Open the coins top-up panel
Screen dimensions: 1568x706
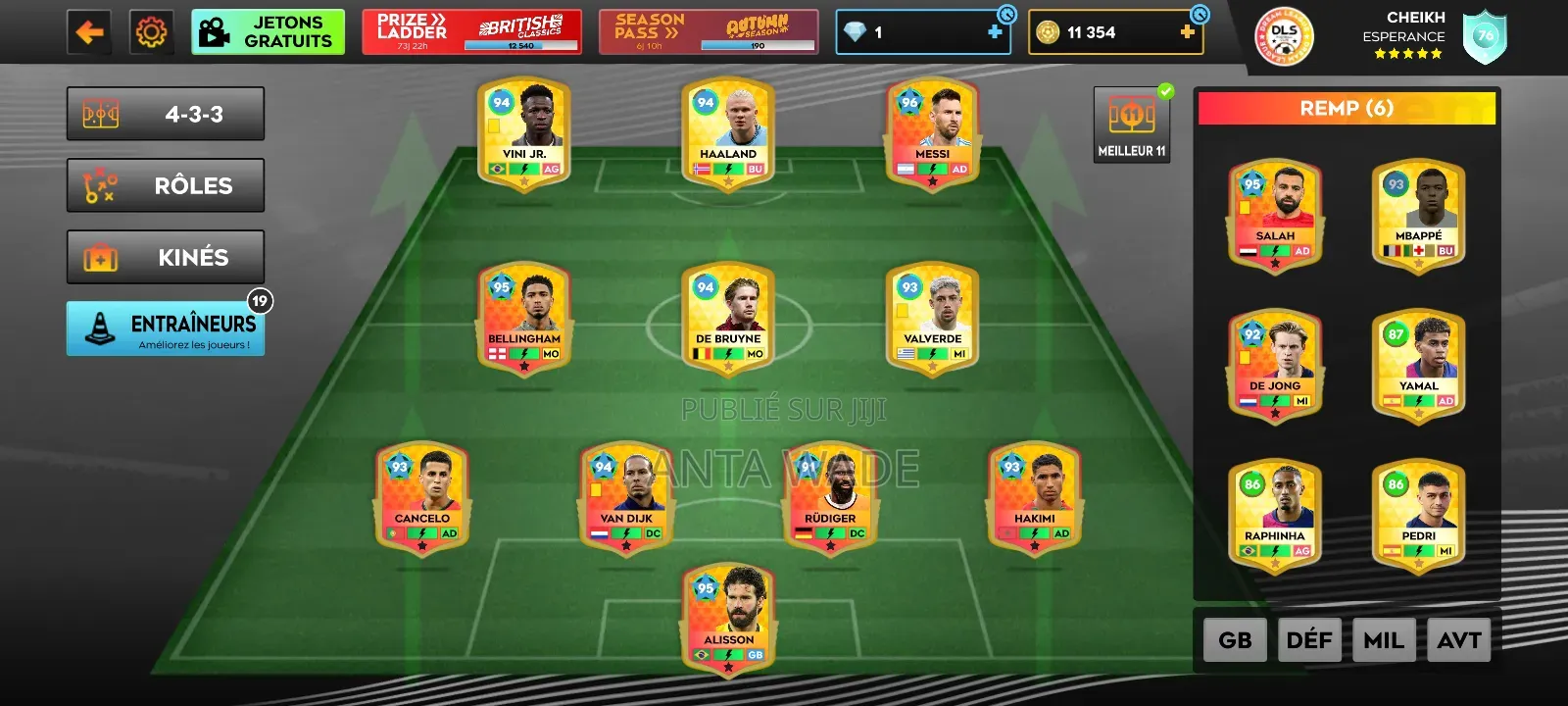tap(1186, 30)
